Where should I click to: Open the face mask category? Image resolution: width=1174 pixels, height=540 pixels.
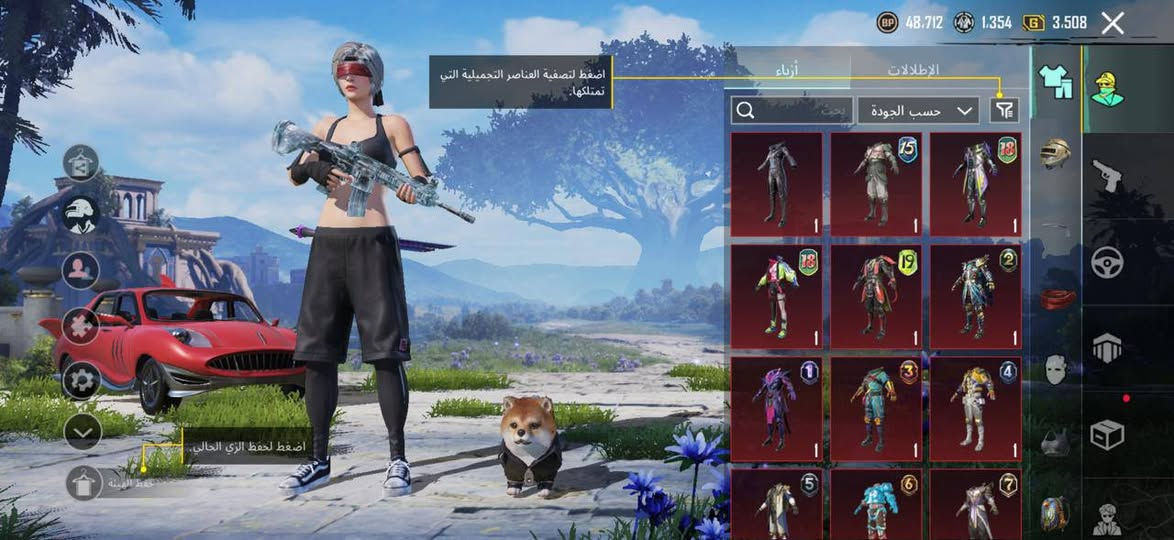click(1055, 370)
